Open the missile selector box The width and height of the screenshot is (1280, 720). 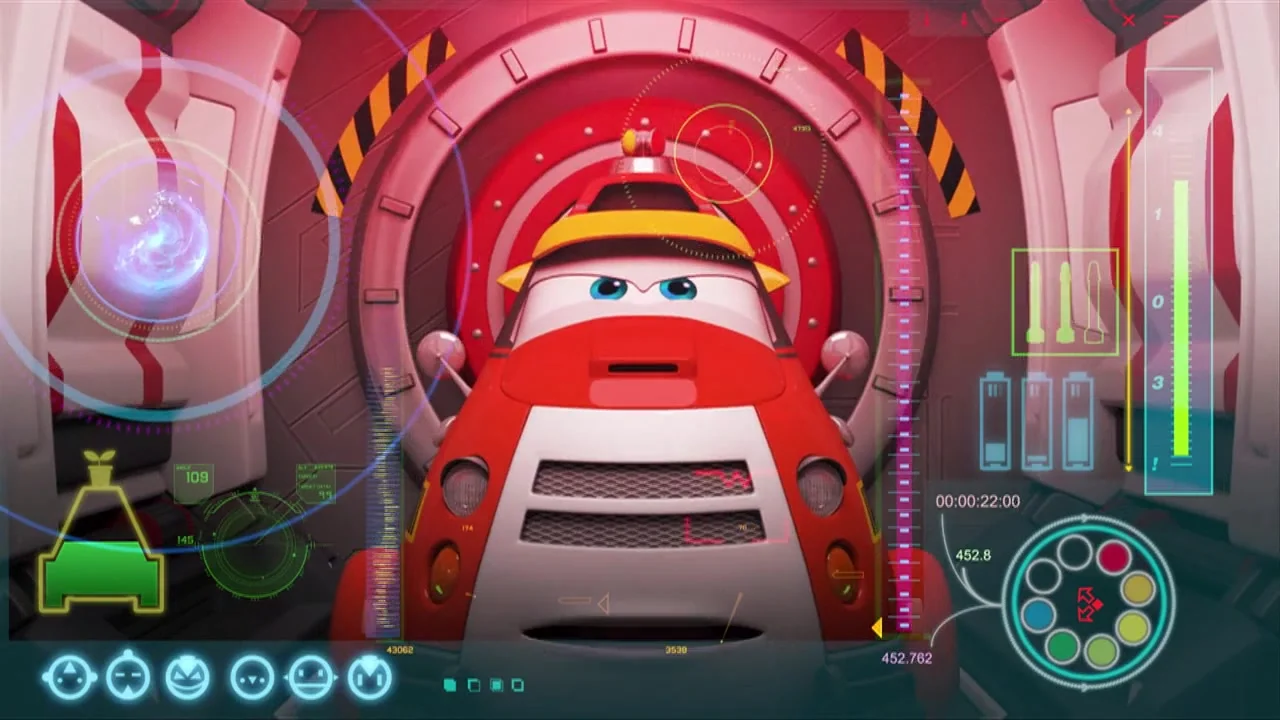coord(1064,302)
